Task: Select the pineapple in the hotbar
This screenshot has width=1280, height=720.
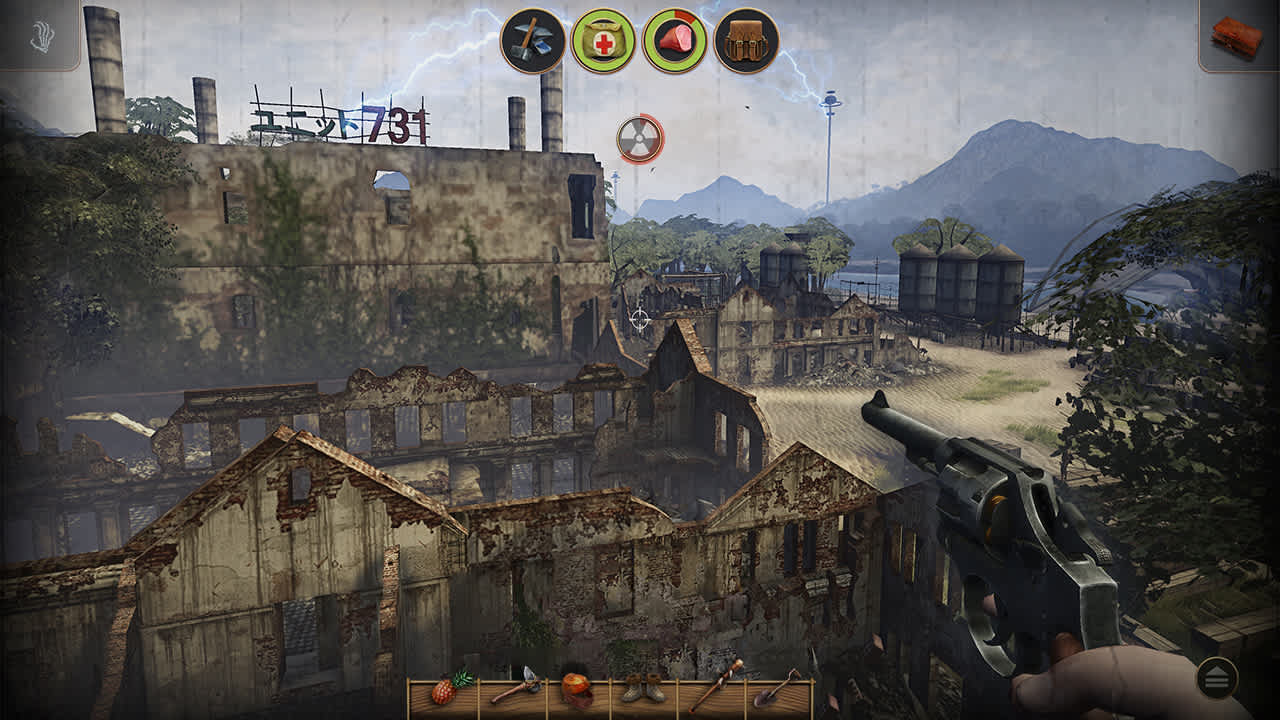Action: 444,690
